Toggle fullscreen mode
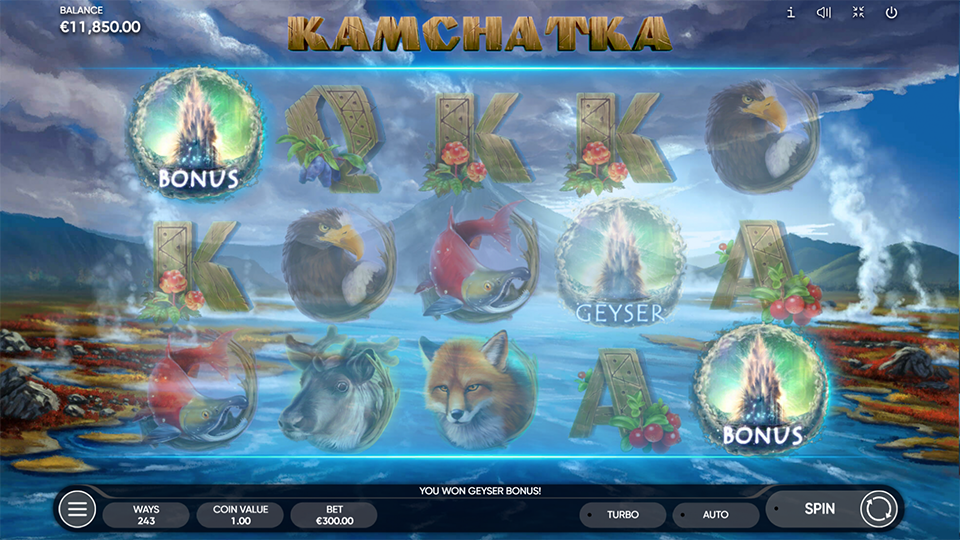The height and width of the screenshot is (541, 960). click(858, 13)
